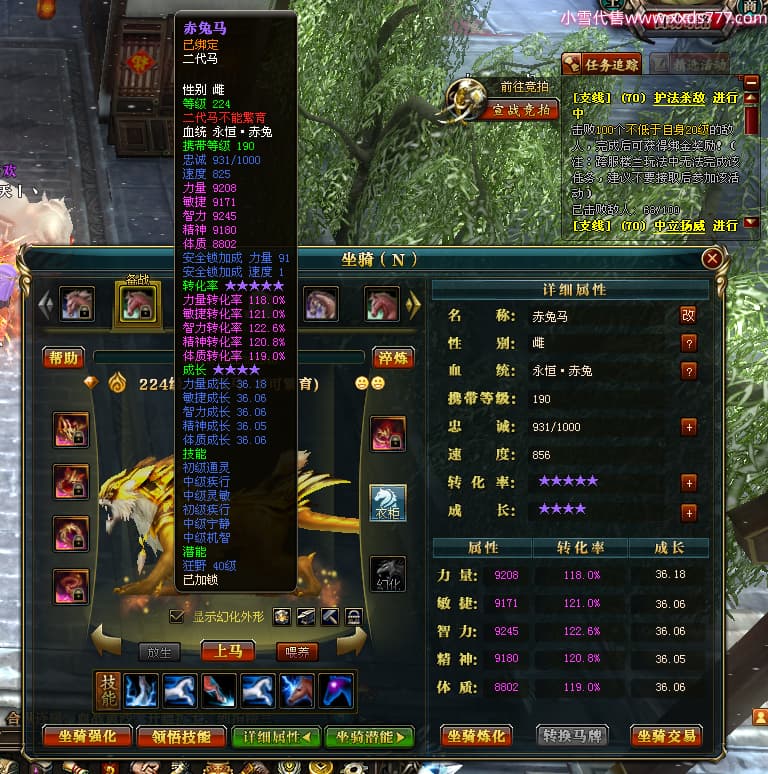768x774 pixels.
Task: Toggle the 详细属性 detailed attributes panel
Action: (275, 737)
